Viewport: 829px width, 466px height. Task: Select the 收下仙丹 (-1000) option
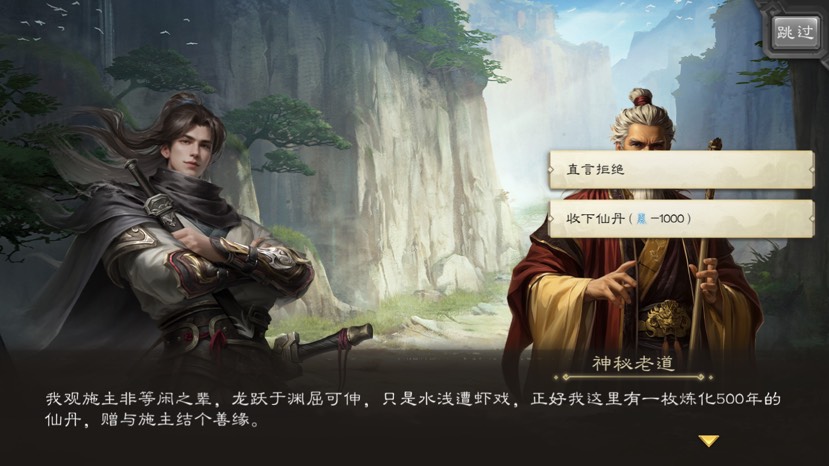[x=680, y=218]
